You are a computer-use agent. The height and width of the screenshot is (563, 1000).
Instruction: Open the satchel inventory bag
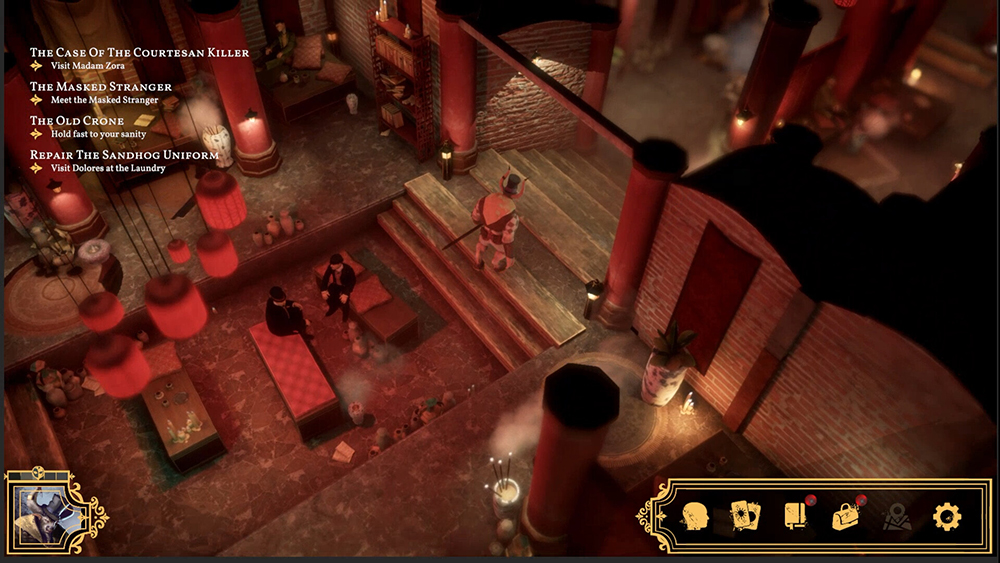[846, 516]
